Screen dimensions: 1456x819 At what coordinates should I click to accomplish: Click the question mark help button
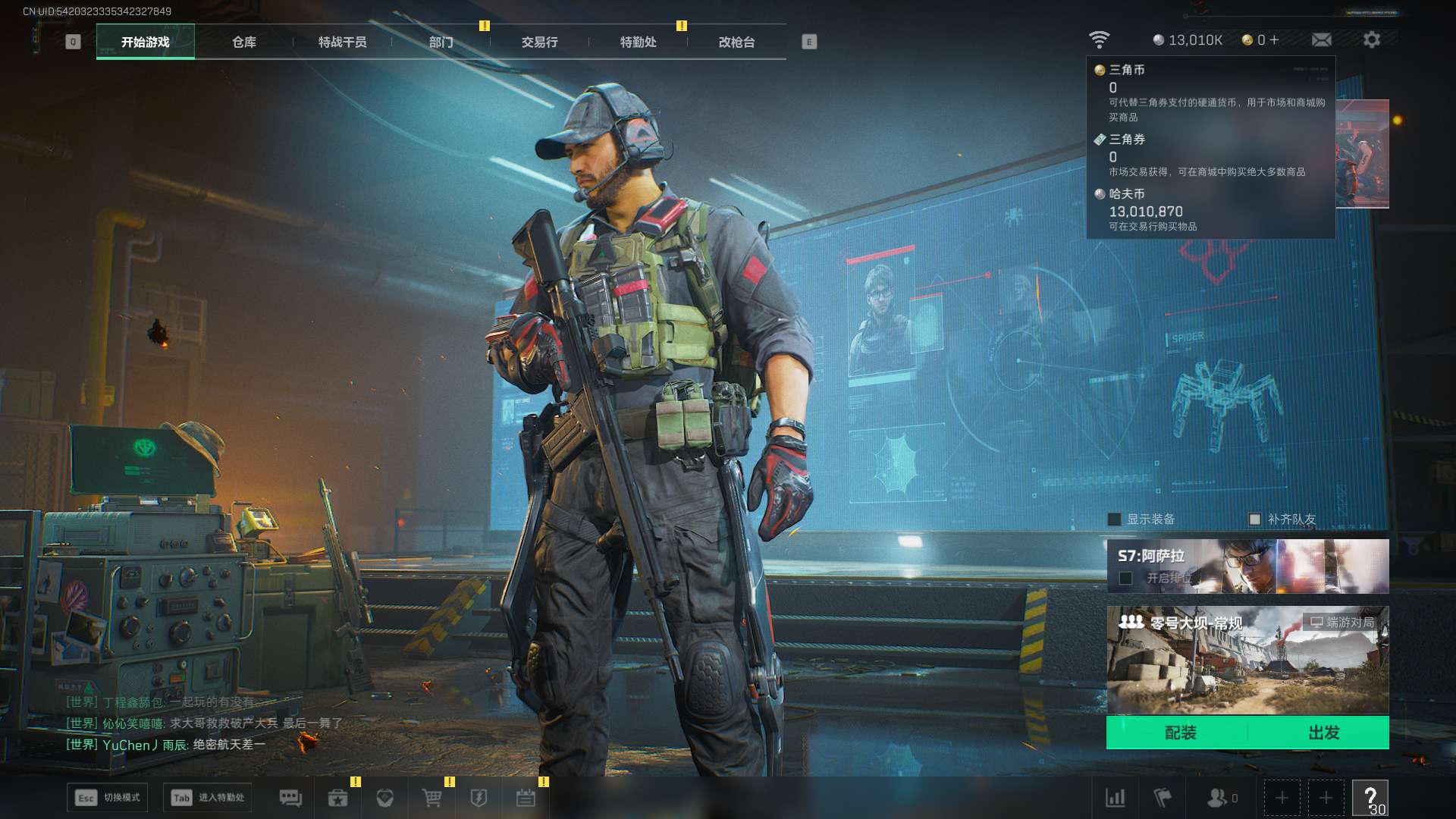click(x=1370, y=798)
